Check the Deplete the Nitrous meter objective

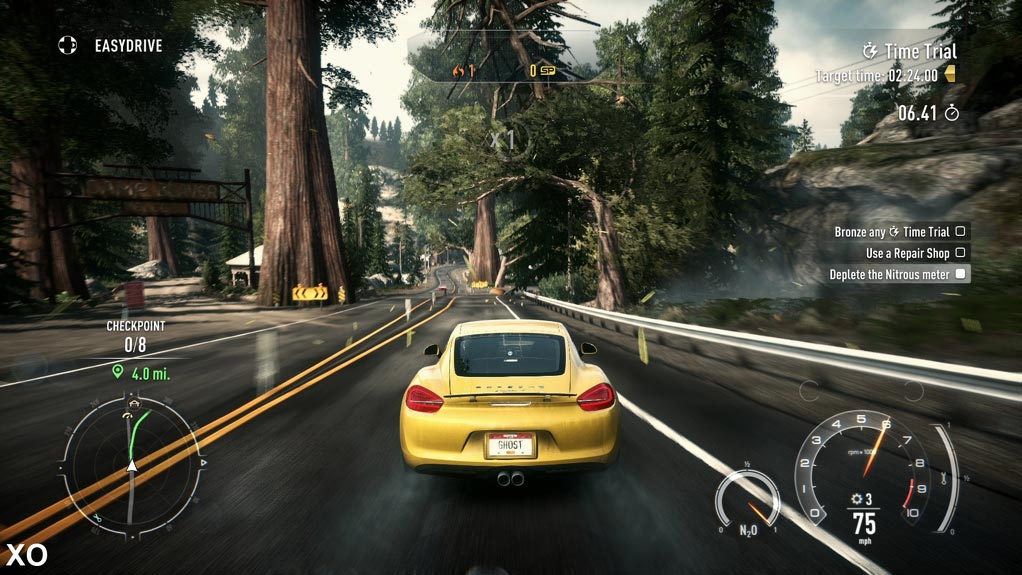[897, 274]
